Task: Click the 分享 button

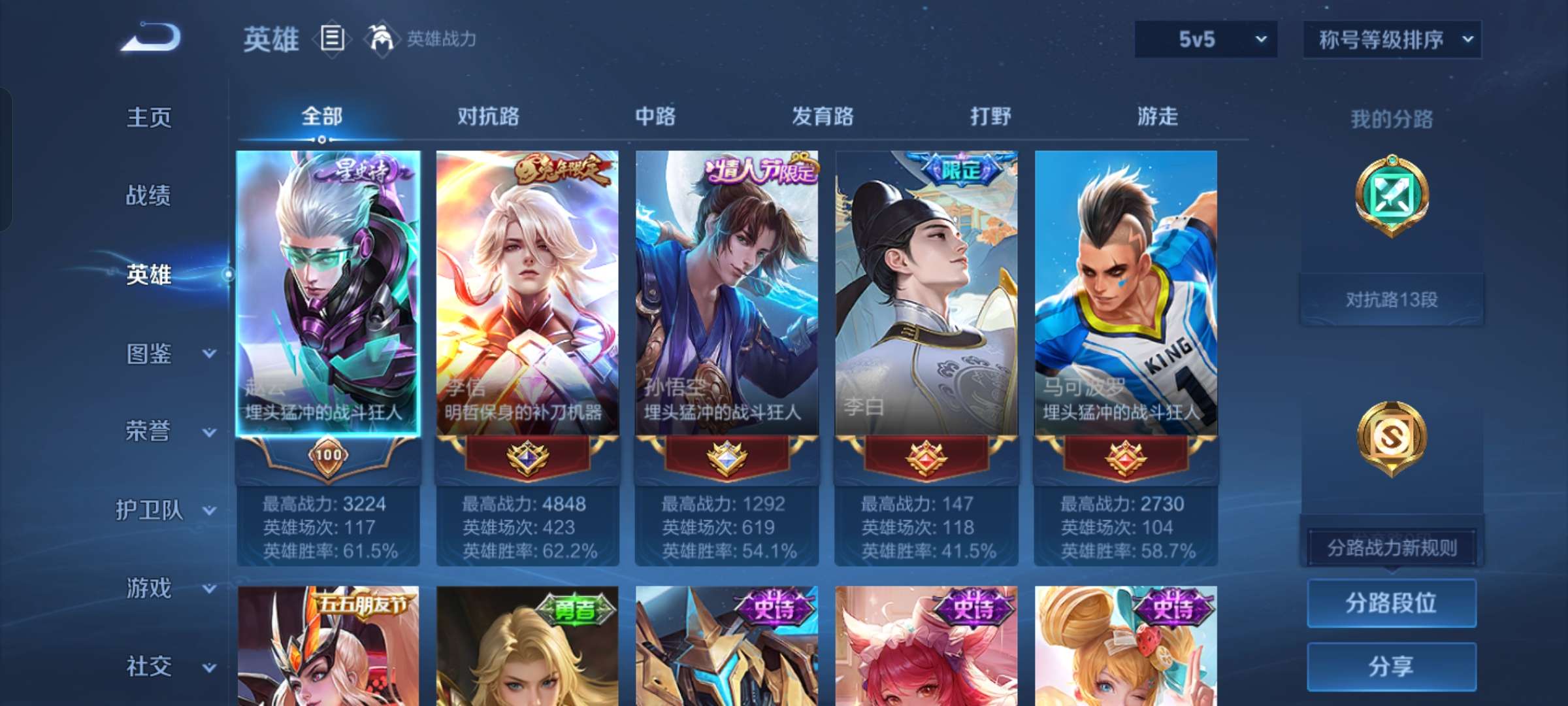Action: click(1392, 665)
